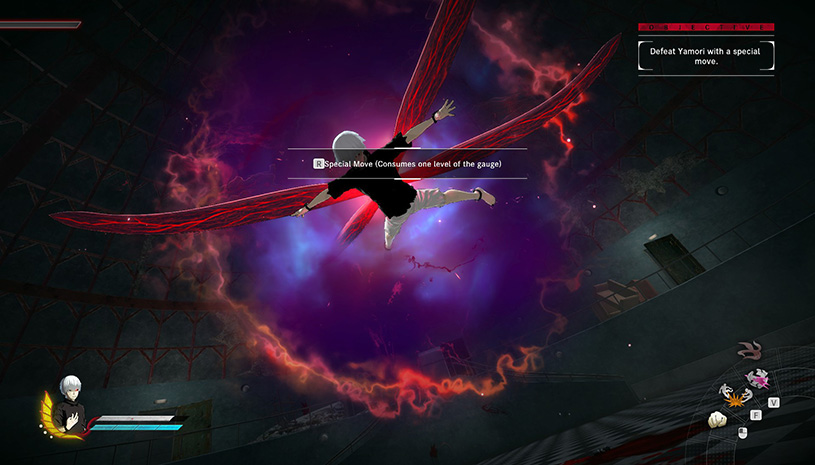Viewport: 815px width, 465px height.
Task: Click the white-haired character portrait
Action: coord(69,394)
